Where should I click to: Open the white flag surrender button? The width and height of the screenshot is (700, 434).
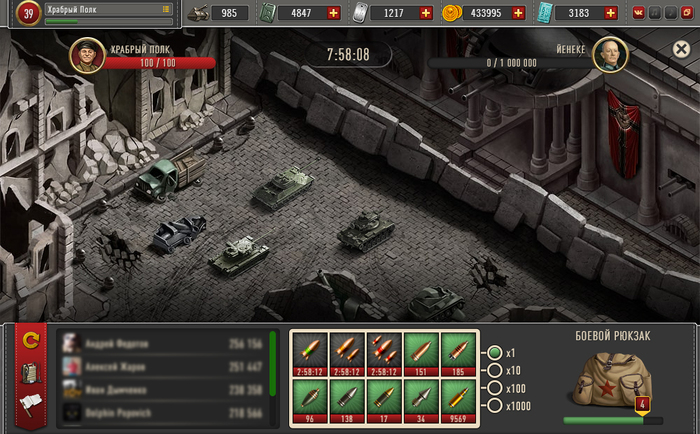[x=31, y=405]
